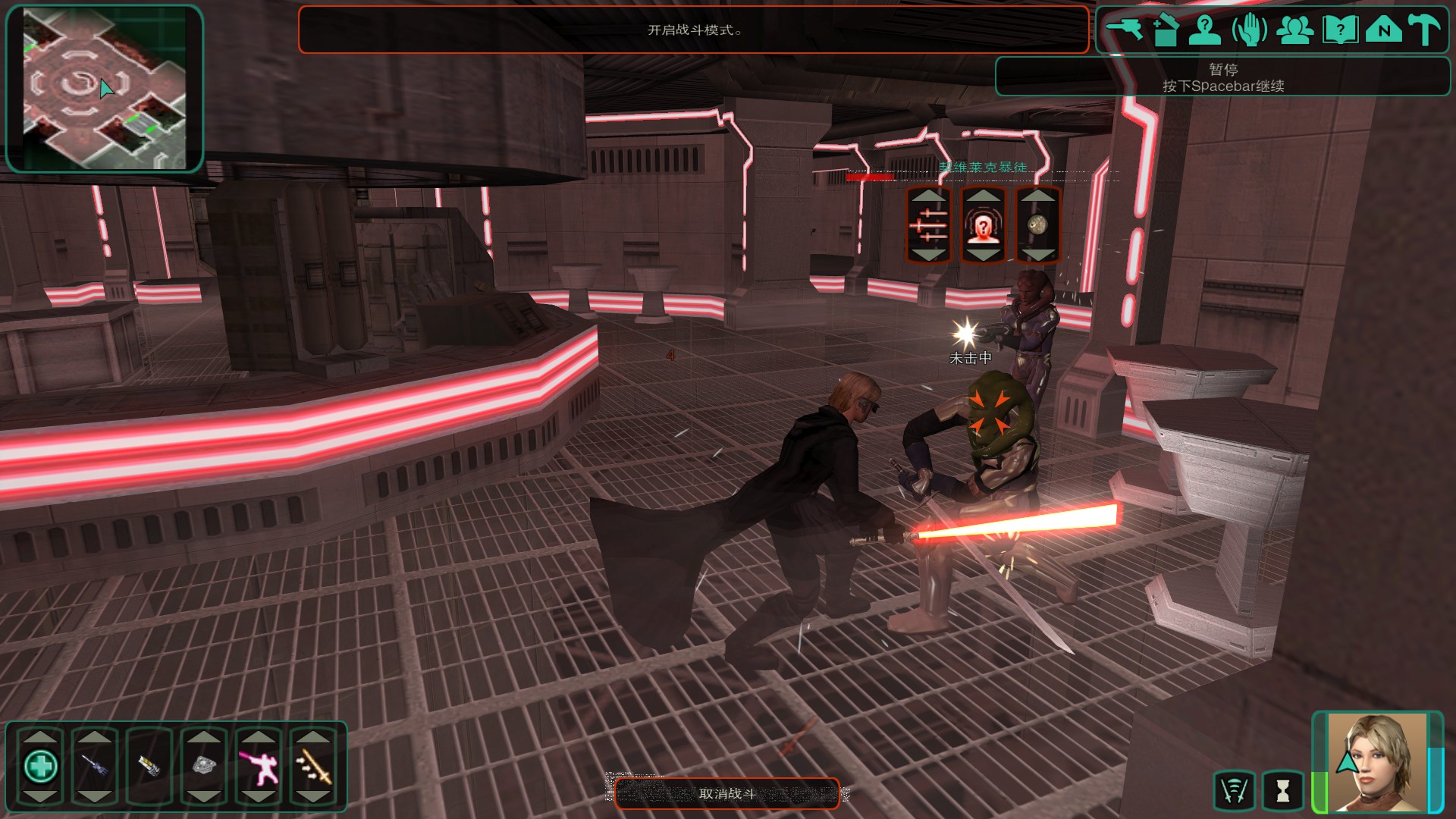This screenshot has height=819, width=1456.
Task: Use the medpac heal slot
Action: point(40,766)
